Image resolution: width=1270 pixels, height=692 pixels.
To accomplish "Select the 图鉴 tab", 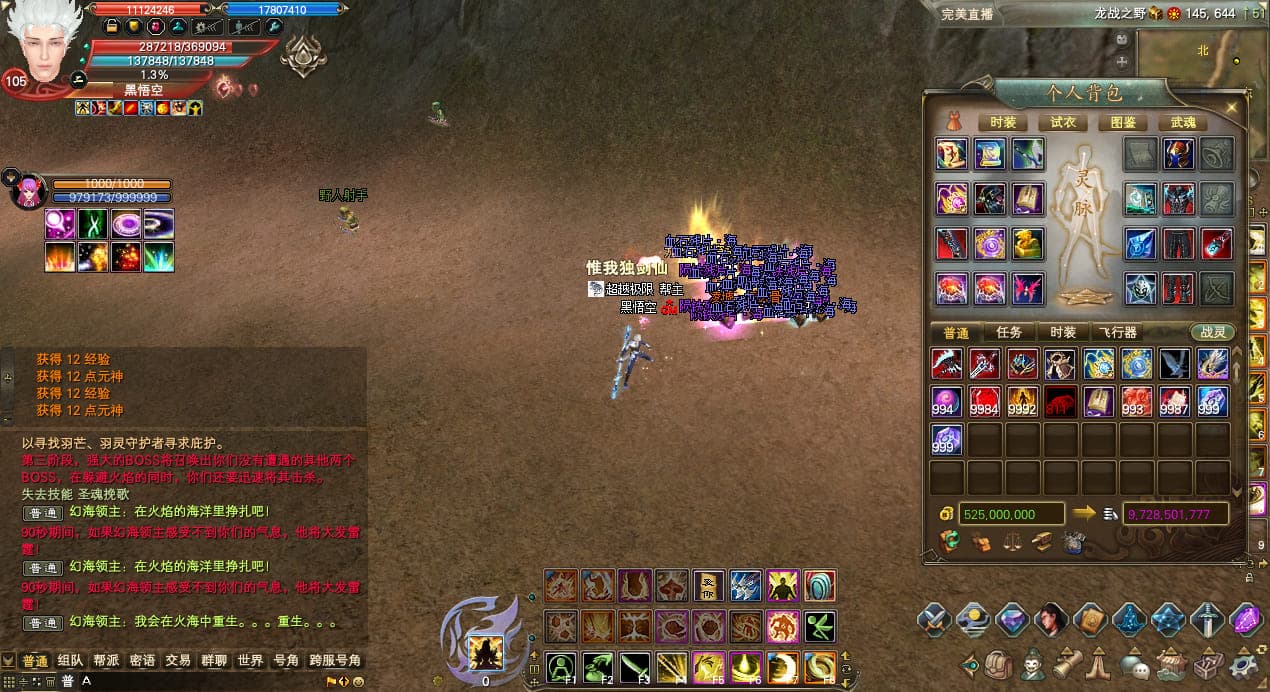I will click(x=1123, y=123).
